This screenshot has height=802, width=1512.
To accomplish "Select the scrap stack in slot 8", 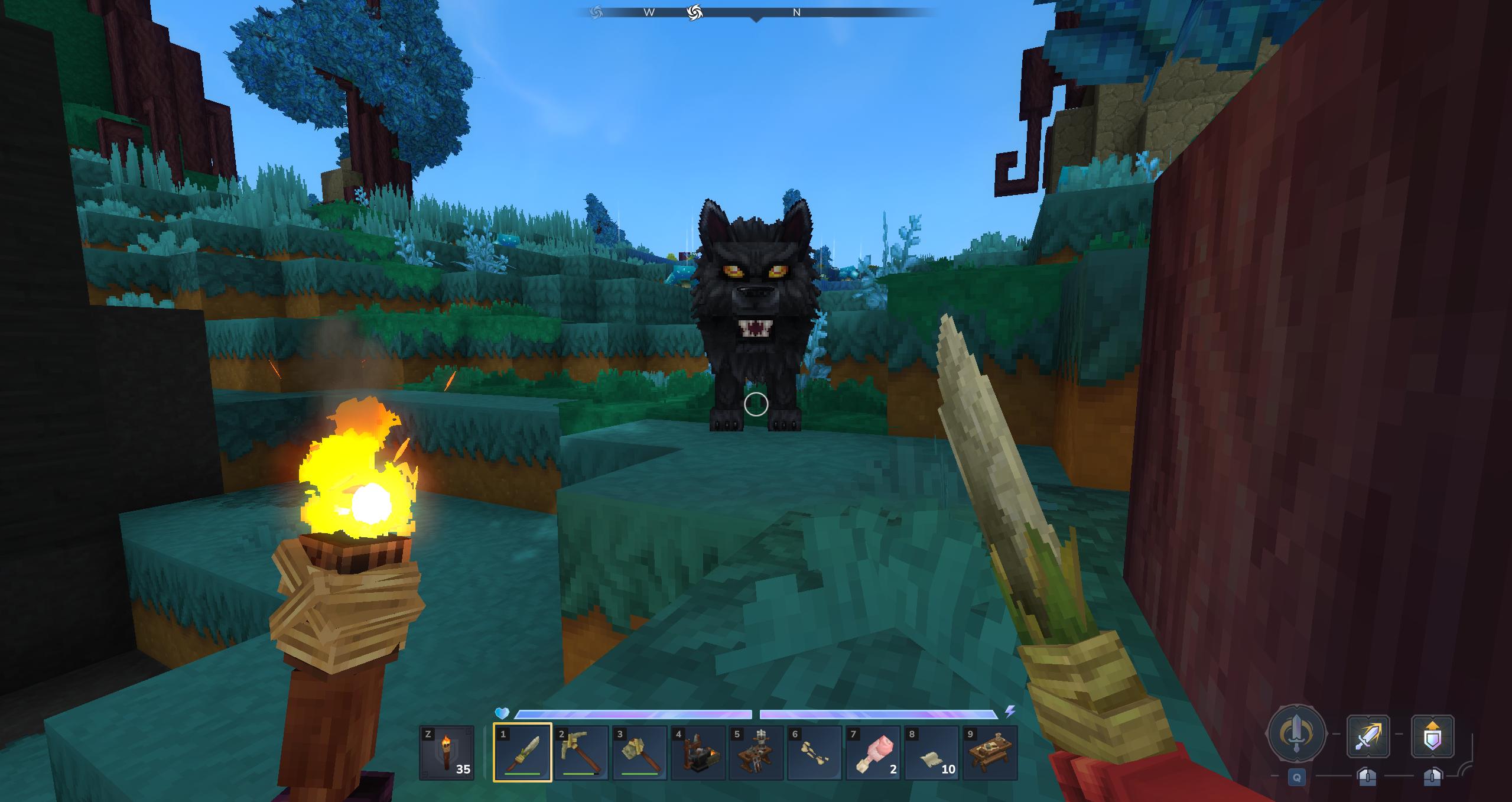I will click(931, 752).
